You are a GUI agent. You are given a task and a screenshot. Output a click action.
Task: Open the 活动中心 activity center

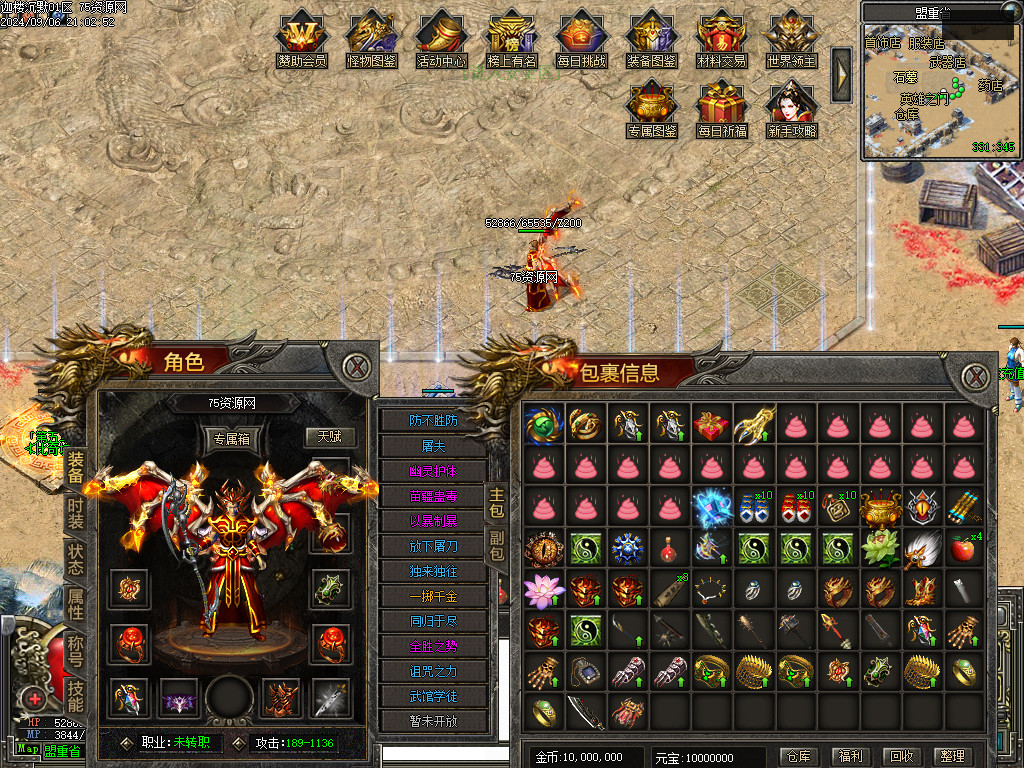tap(442, 38)
